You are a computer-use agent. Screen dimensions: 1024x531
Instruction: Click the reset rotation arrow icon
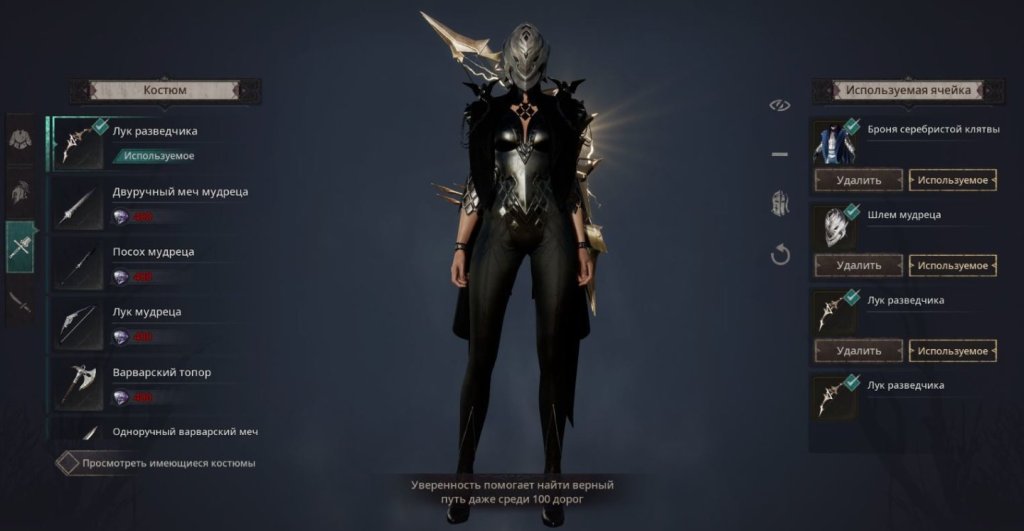pos(780,255)
